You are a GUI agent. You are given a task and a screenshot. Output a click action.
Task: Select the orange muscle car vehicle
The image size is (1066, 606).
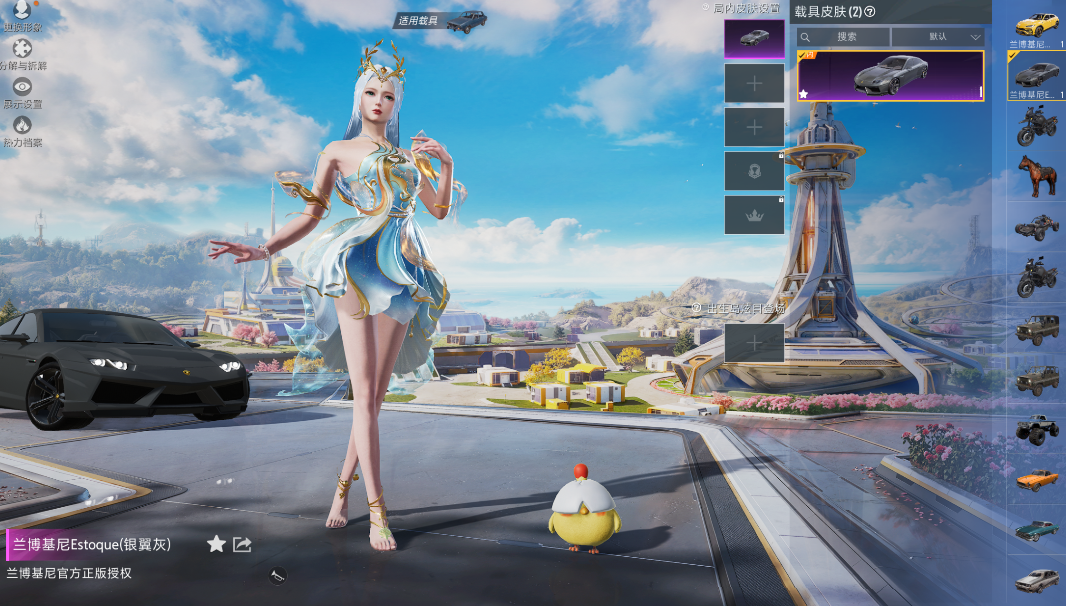pos(1037,478)
